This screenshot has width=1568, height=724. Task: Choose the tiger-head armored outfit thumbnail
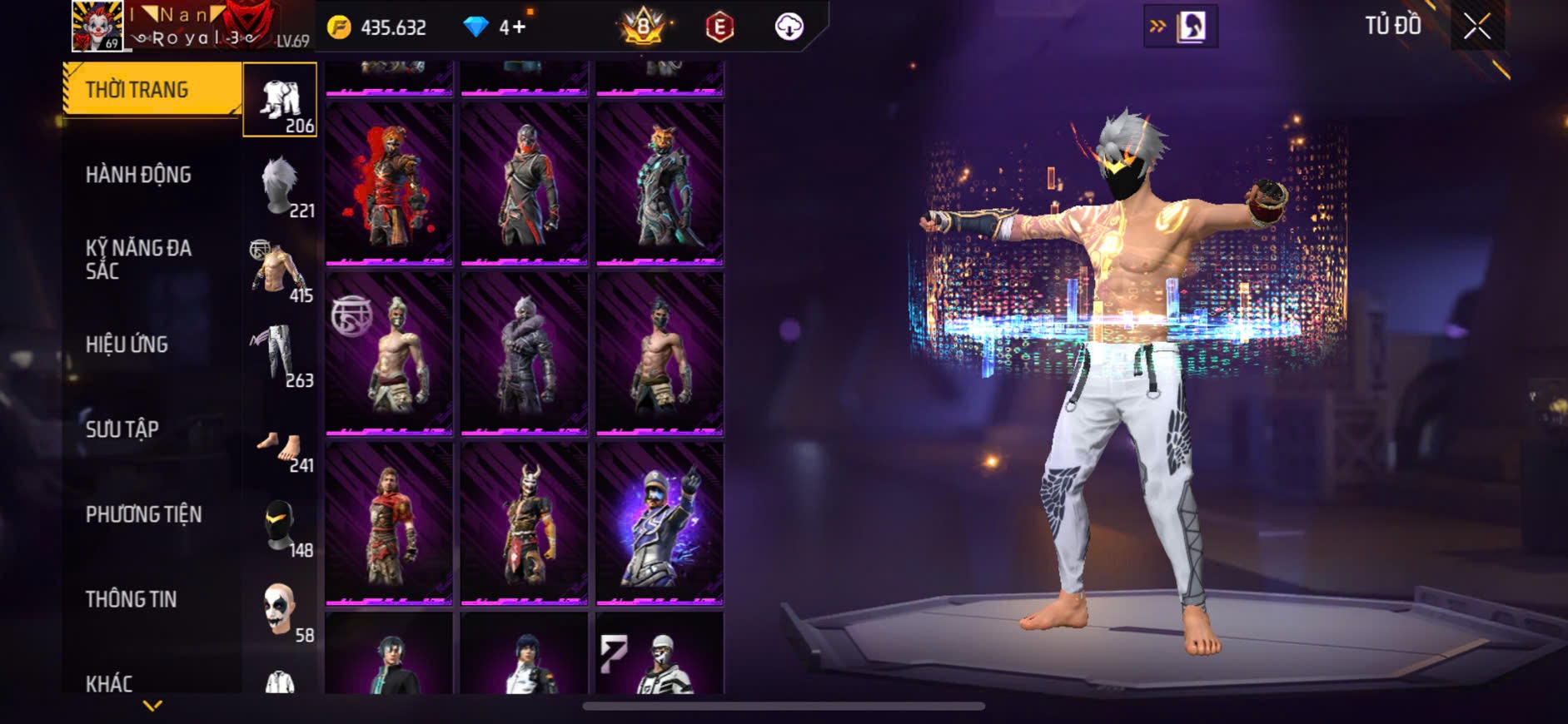(x=660, y=183)
